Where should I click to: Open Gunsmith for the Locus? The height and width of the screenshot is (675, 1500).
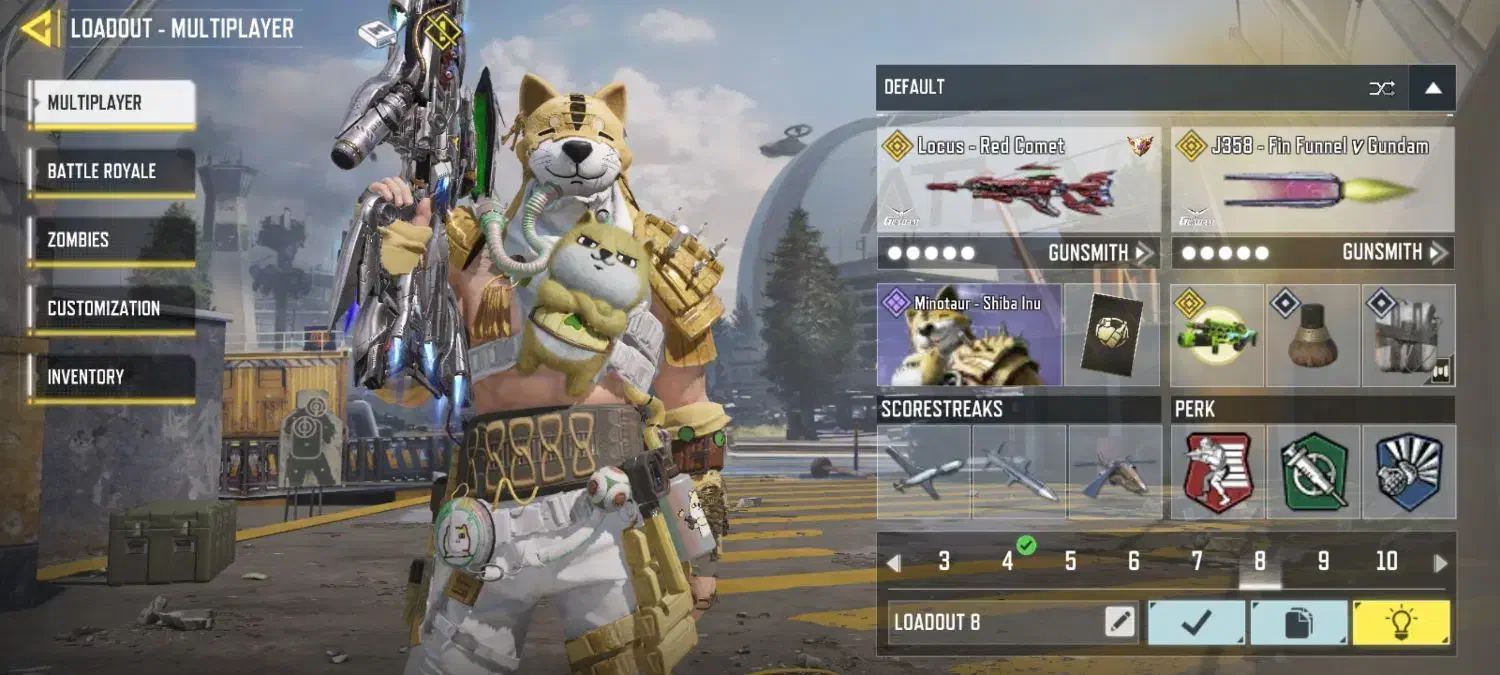point(1100,253)
